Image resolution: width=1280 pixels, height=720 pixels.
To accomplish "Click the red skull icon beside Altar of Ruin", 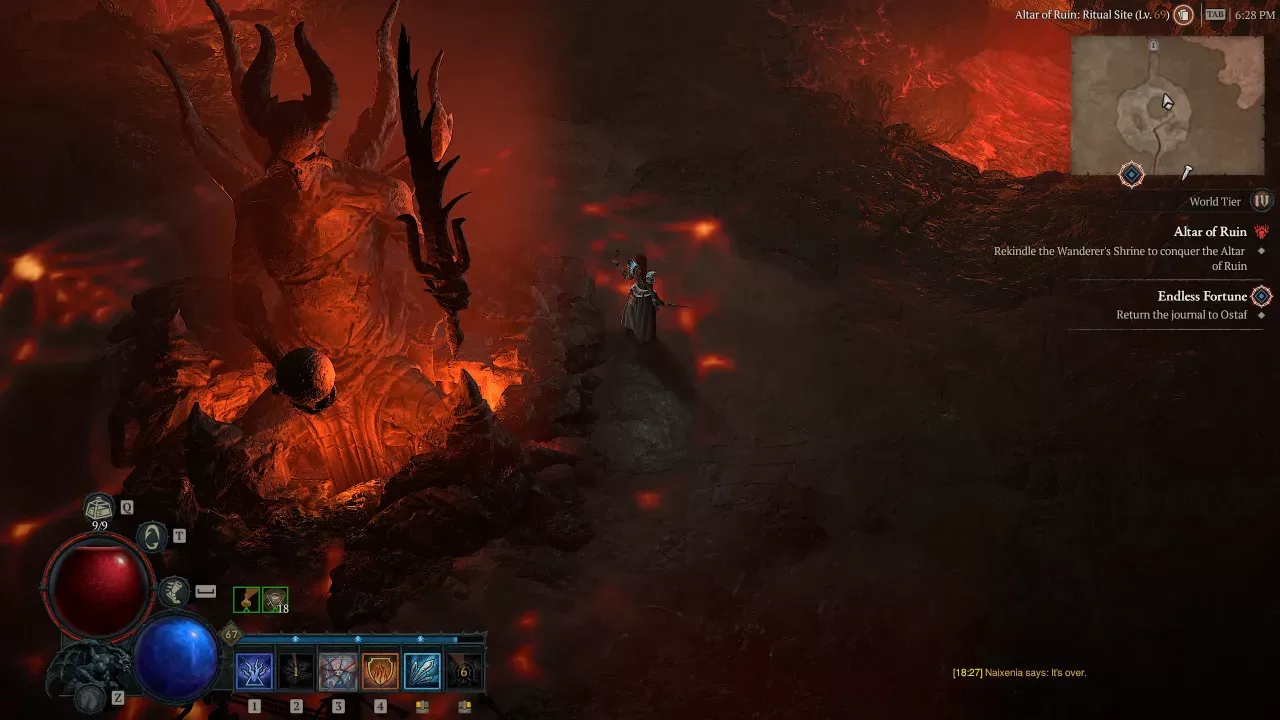I will point(1261,231).
